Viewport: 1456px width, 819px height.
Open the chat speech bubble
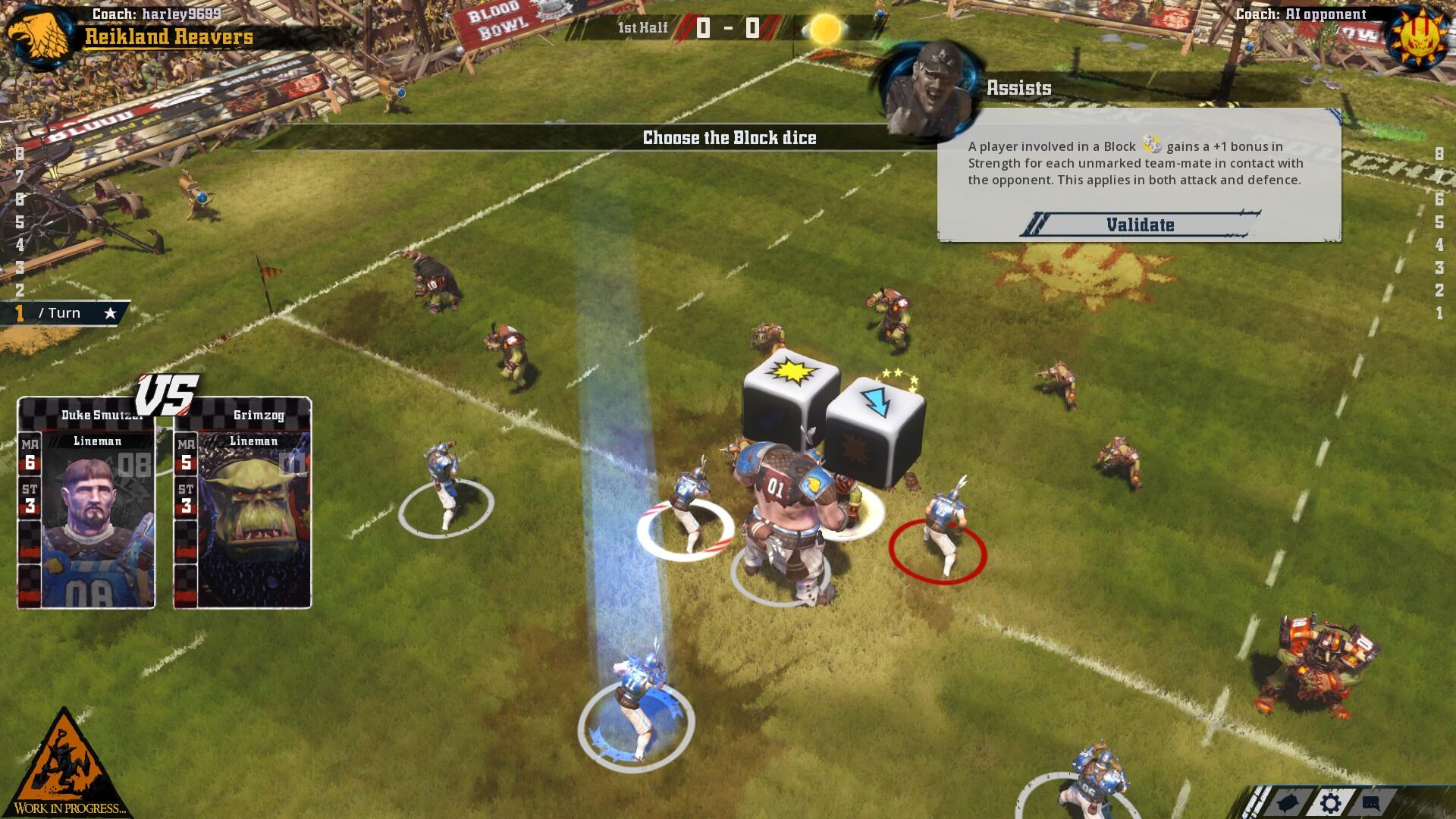pos(1371,803)
